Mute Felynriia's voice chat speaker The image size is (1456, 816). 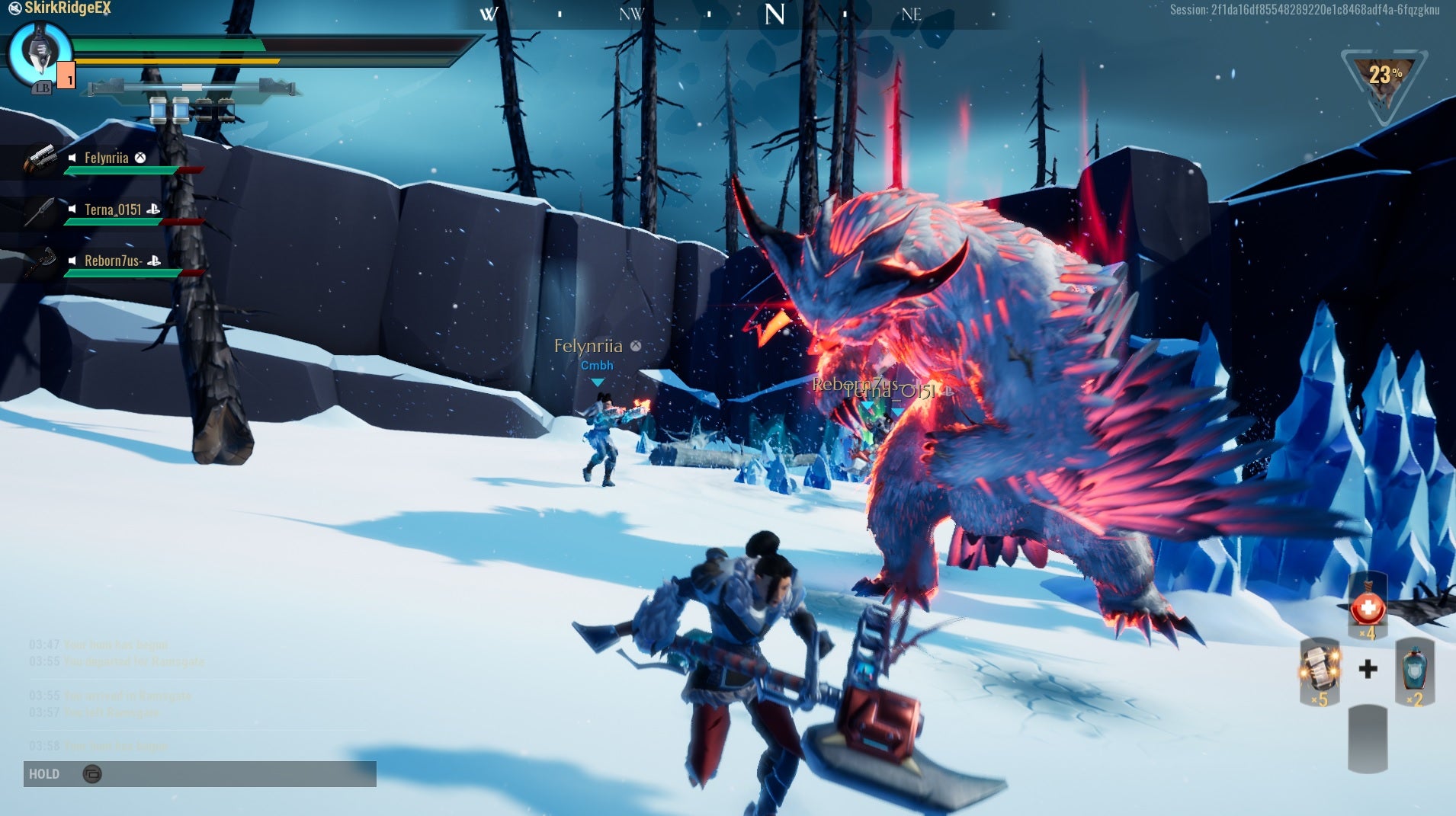[72, 158]
